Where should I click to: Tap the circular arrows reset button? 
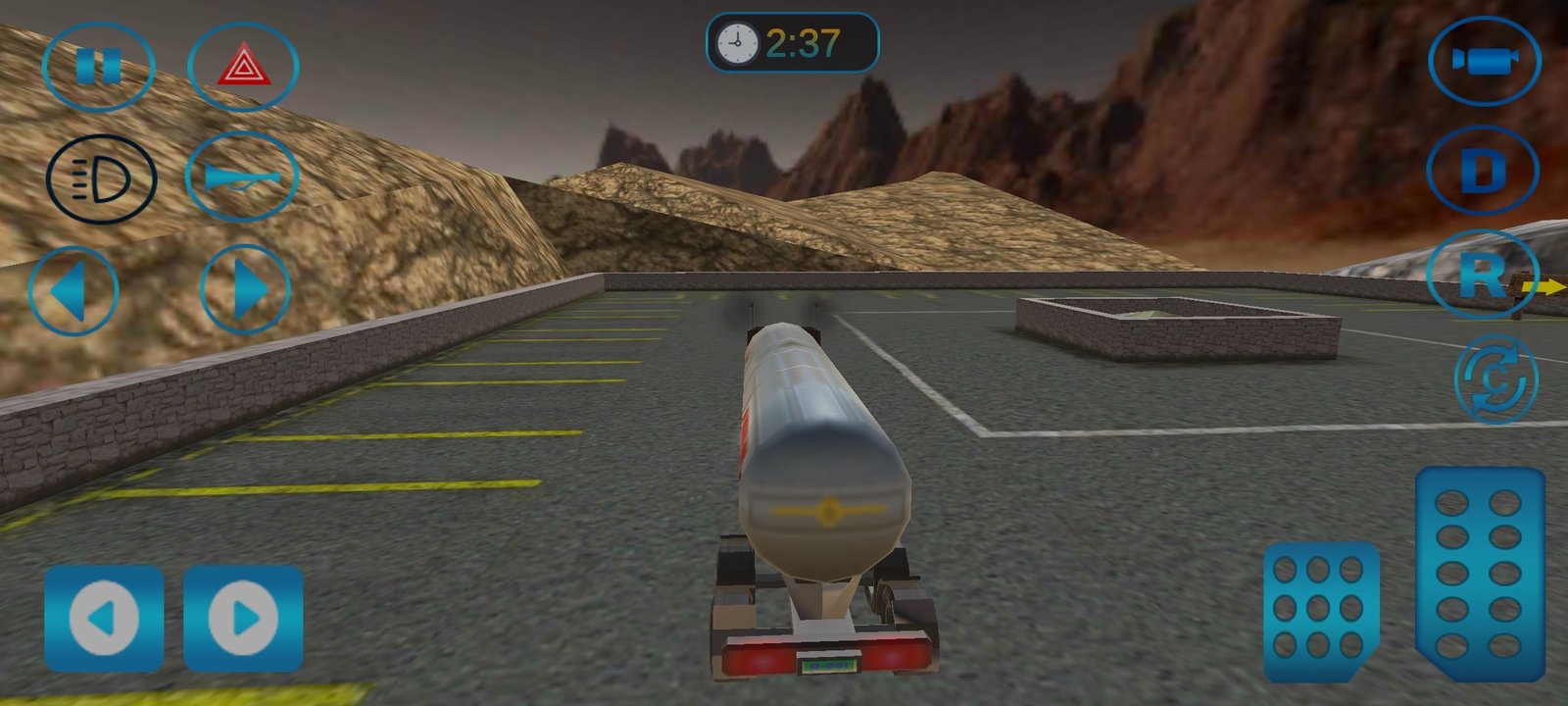(1495, 378)
